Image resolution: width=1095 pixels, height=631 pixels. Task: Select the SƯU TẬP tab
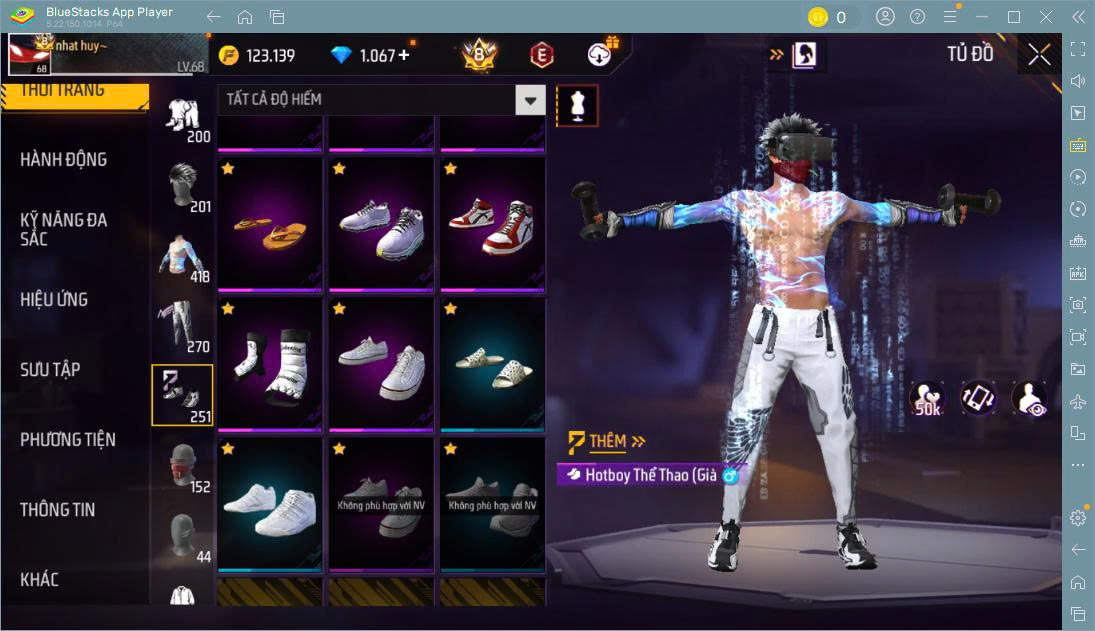(x=50, y=369)
